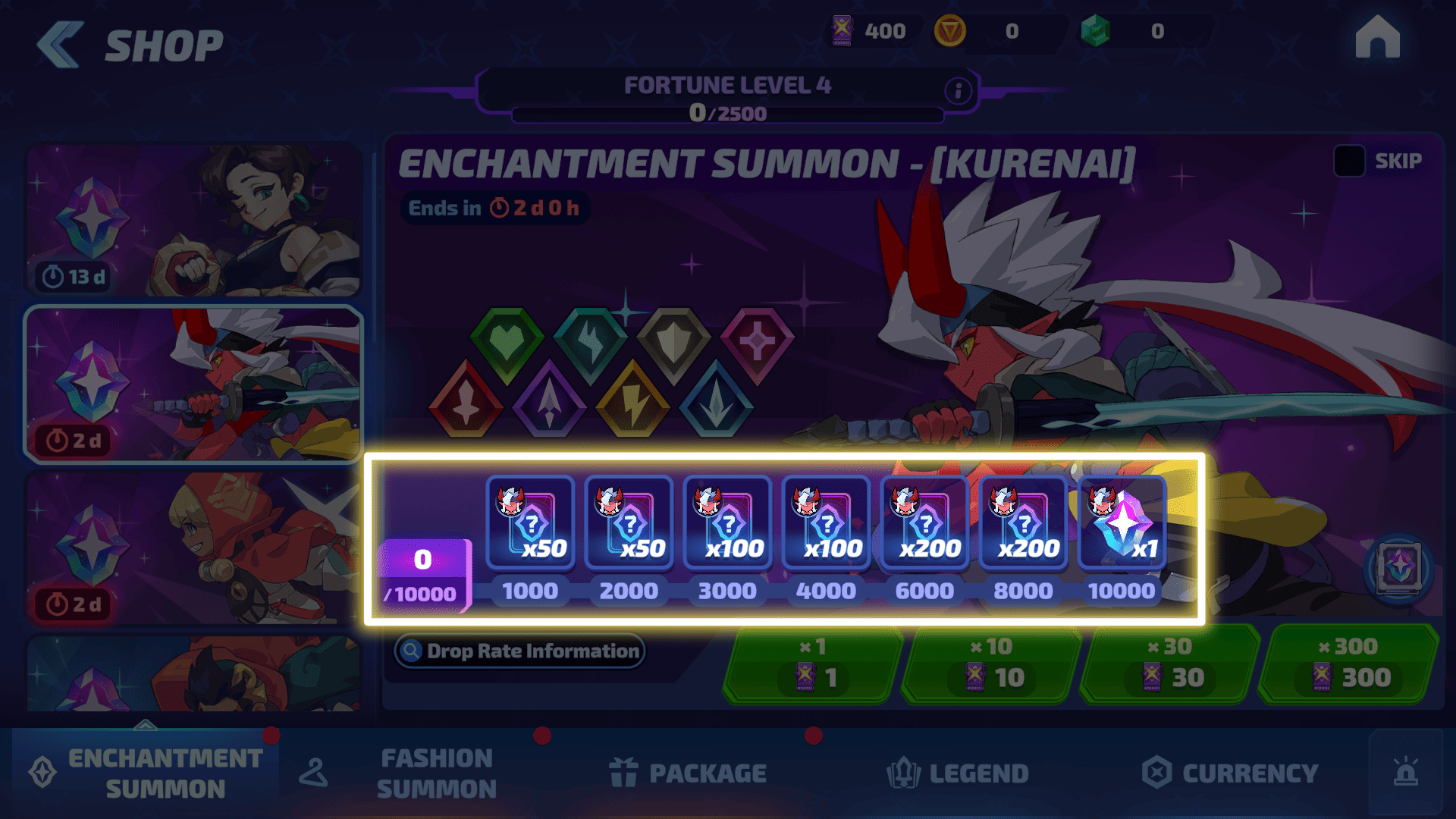Summon once for 1 ticket

click(812, 664)
